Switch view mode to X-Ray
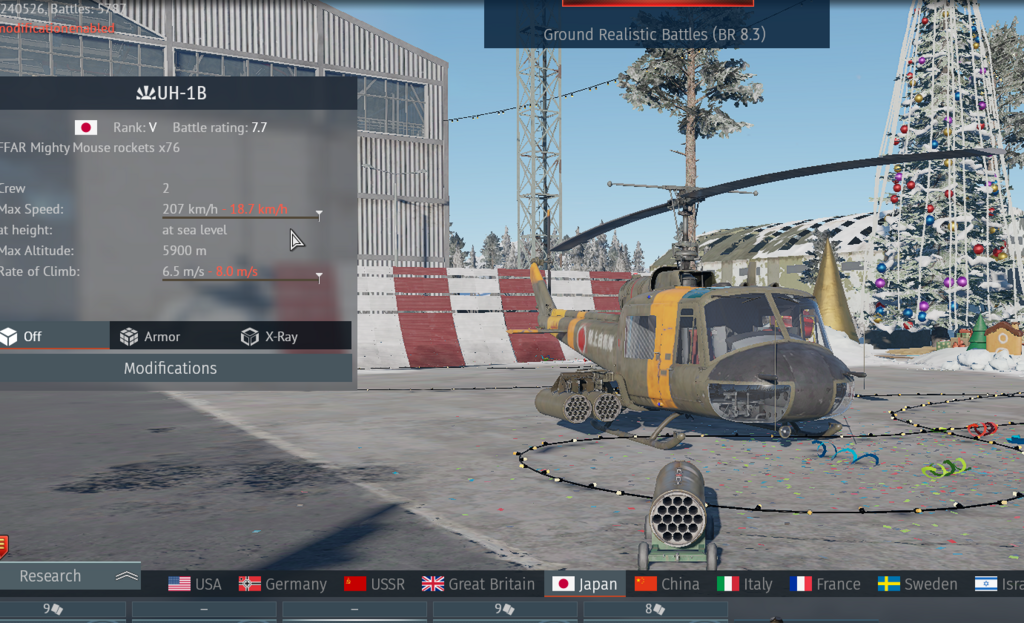 270,337
